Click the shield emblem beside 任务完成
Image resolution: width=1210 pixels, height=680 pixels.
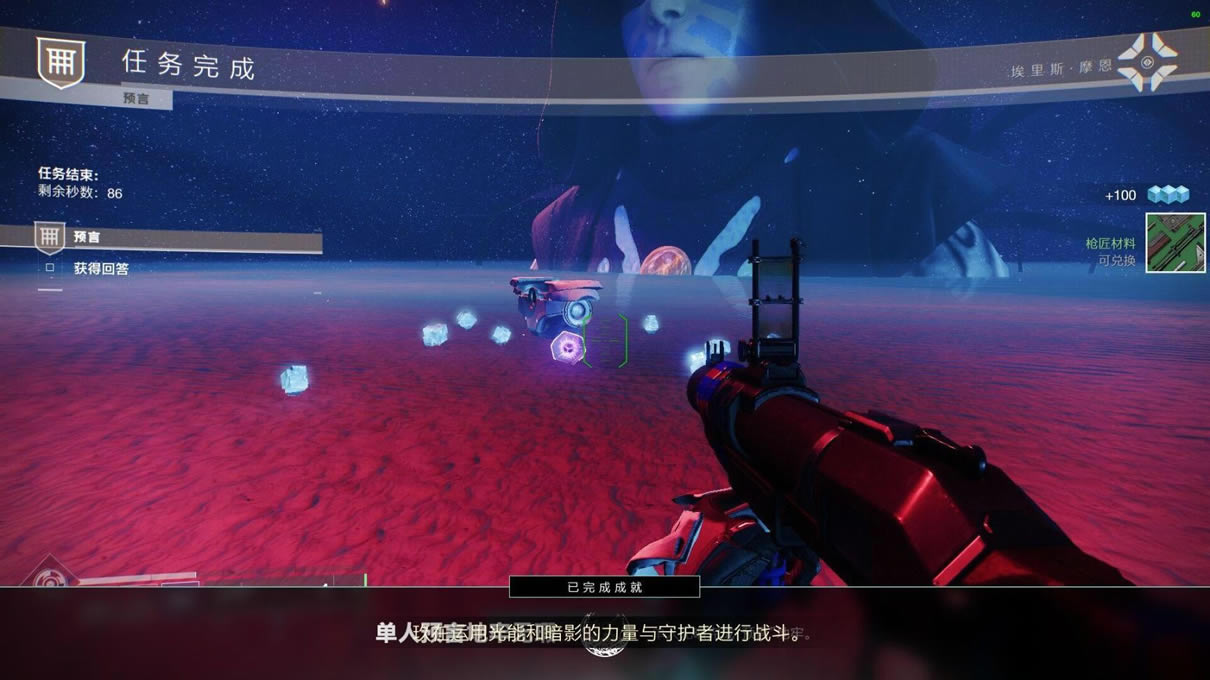(x=60, y=62)
